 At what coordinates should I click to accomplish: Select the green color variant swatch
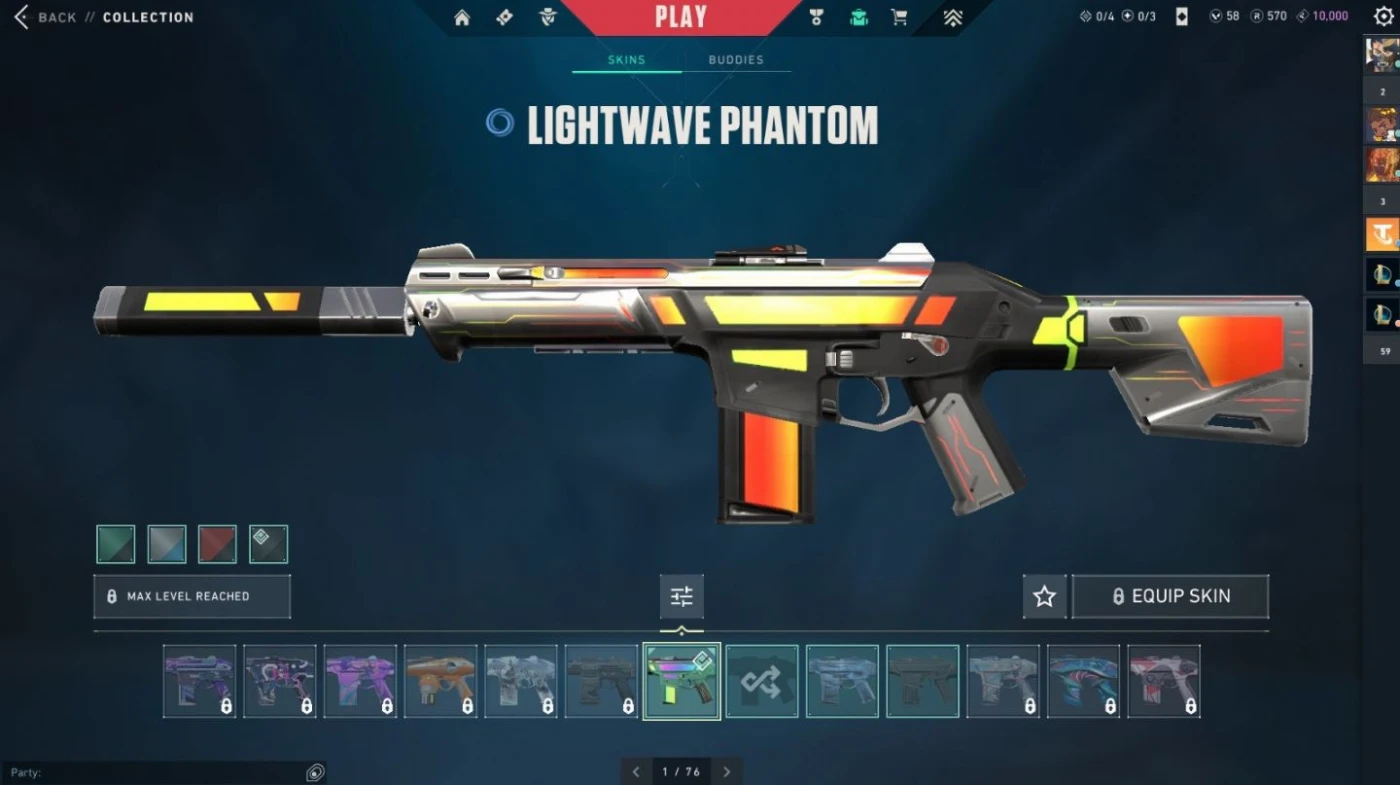point(116,544)
